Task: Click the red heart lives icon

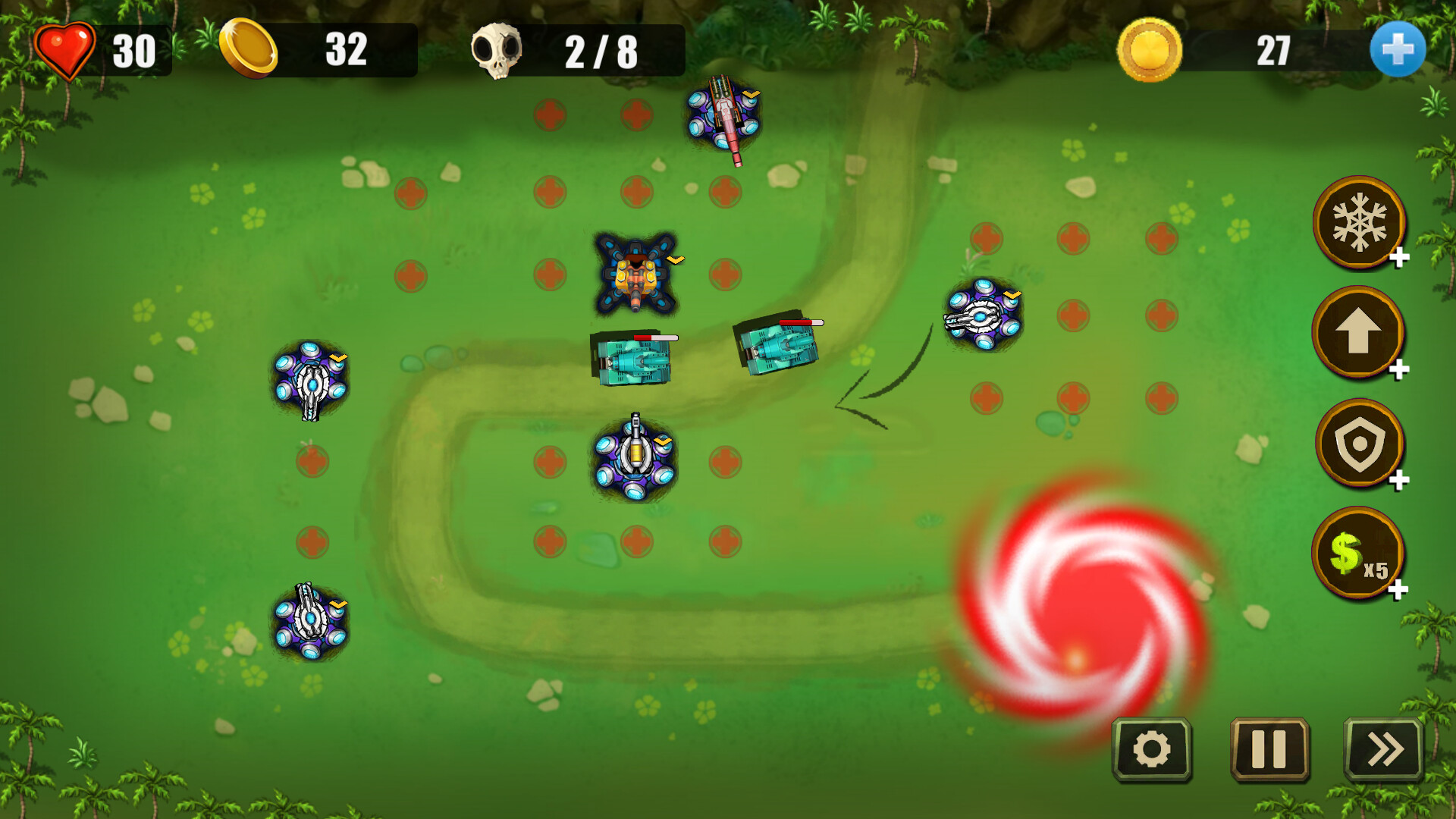Action: tap(64, 50)
